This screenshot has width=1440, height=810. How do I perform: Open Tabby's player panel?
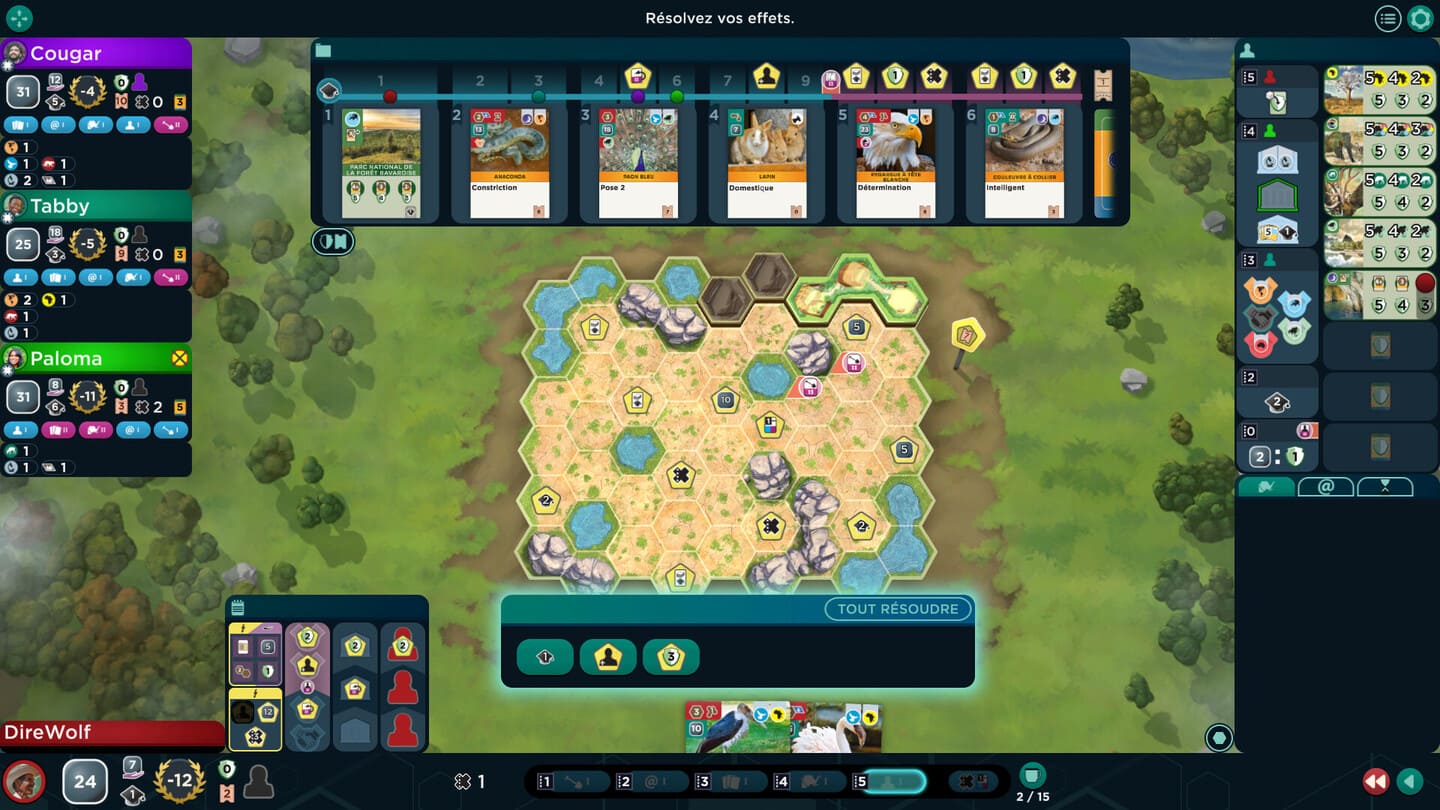pyautogui.click(x=96, y=206)
